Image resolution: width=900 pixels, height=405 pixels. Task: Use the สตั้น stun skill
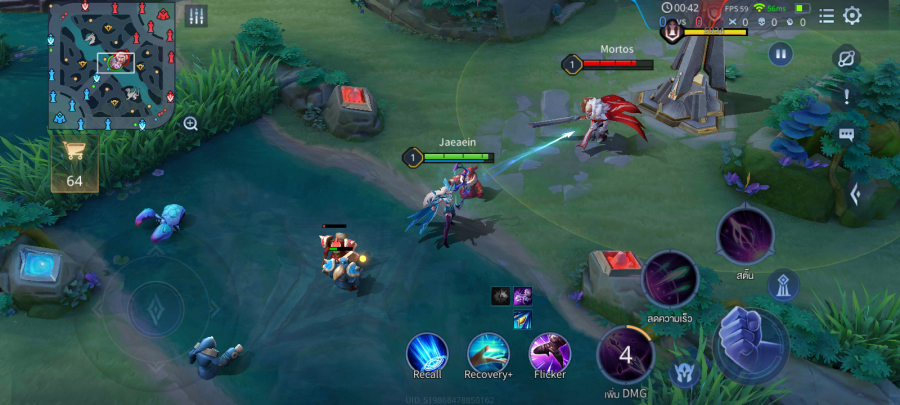745,235
